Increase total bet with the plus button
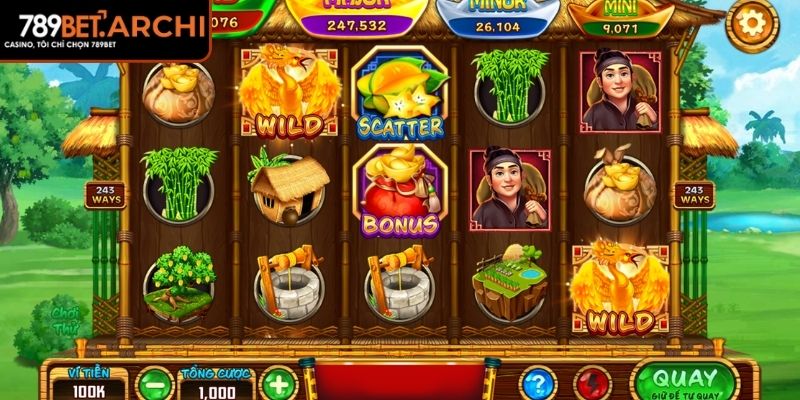The width and height of the screenshot is (800, 400). pyautogui.click(x=281, y=384)
